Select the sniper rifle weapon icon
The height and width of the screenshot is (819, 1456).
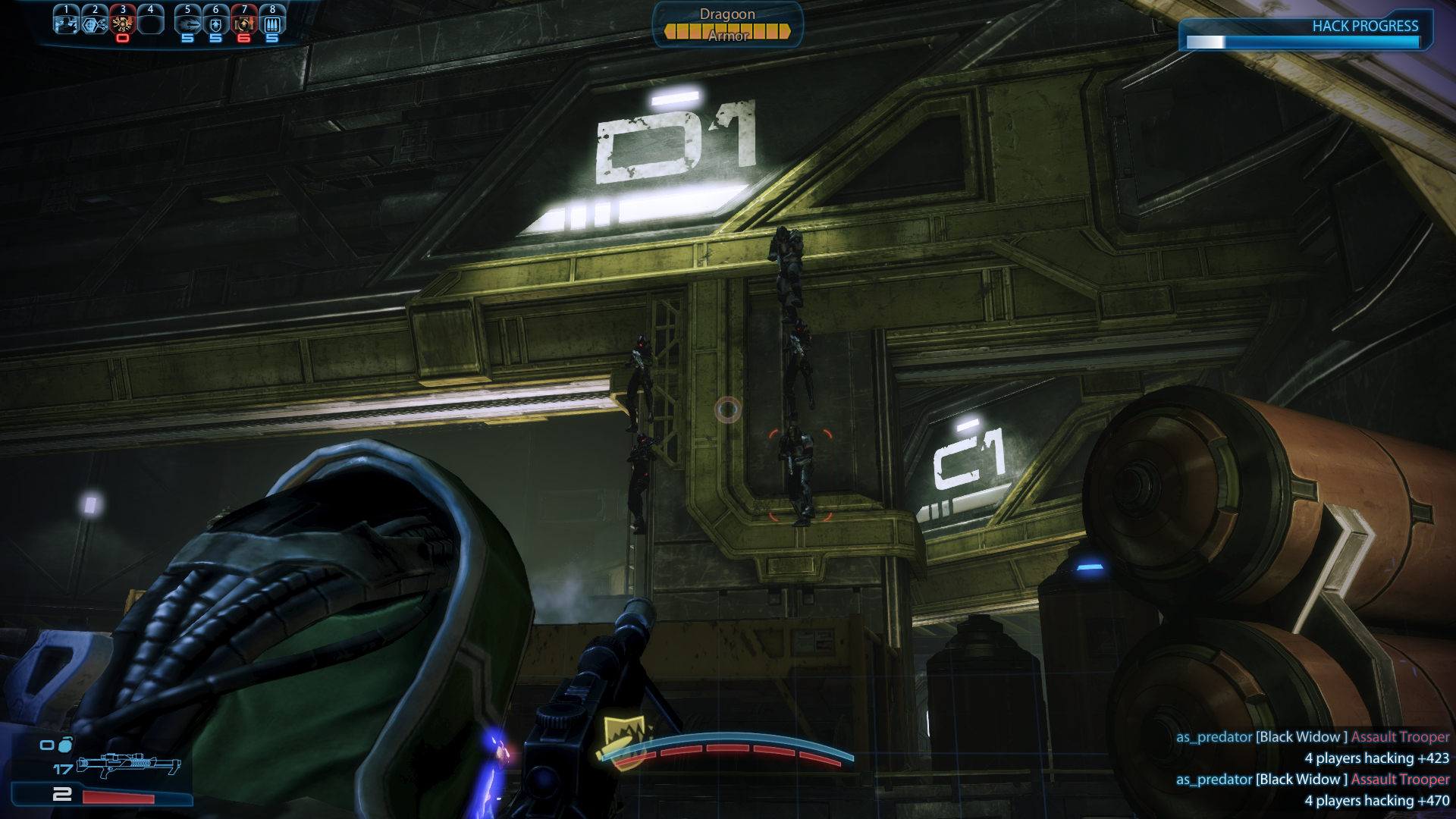[x=129, y=764]
